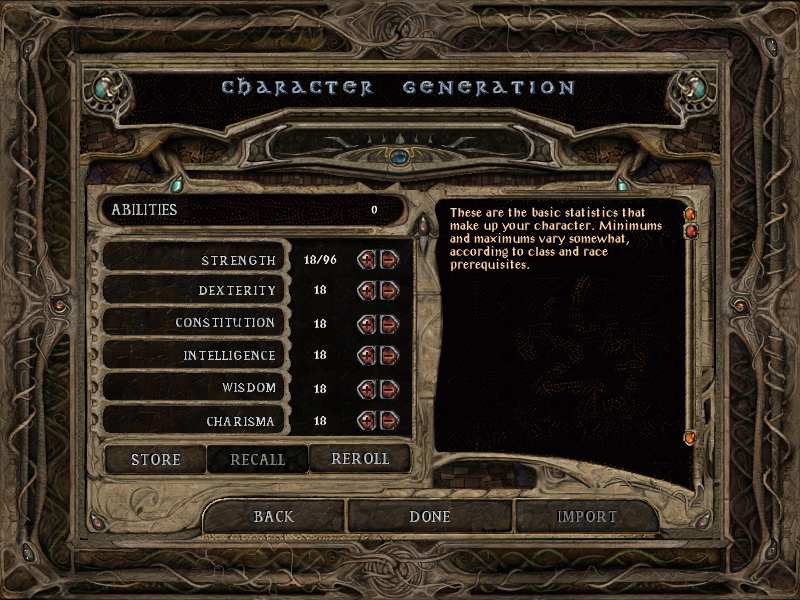Lower Dexterity using its minus button

pos(388,291)
